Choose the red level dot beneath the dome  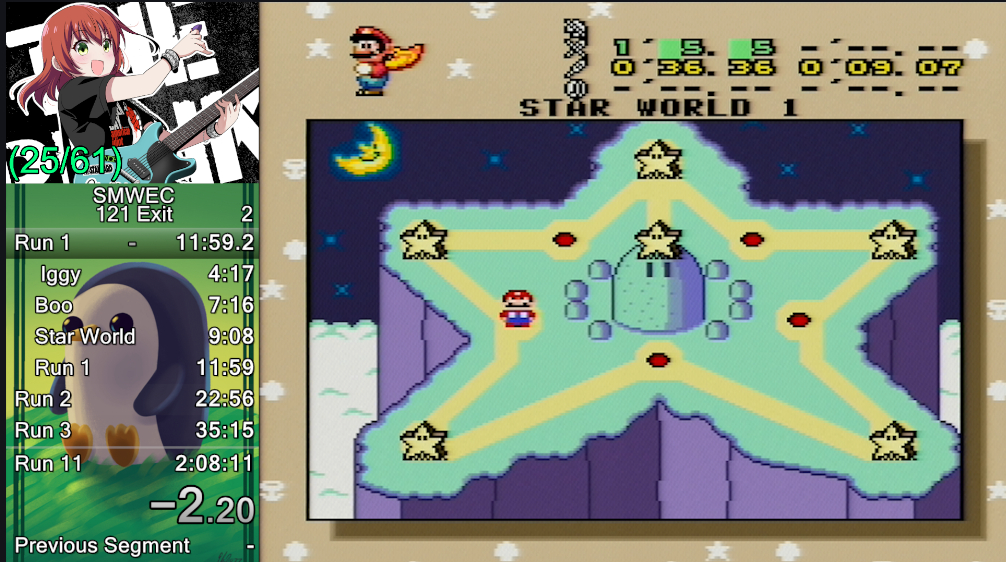pos(657,360)
